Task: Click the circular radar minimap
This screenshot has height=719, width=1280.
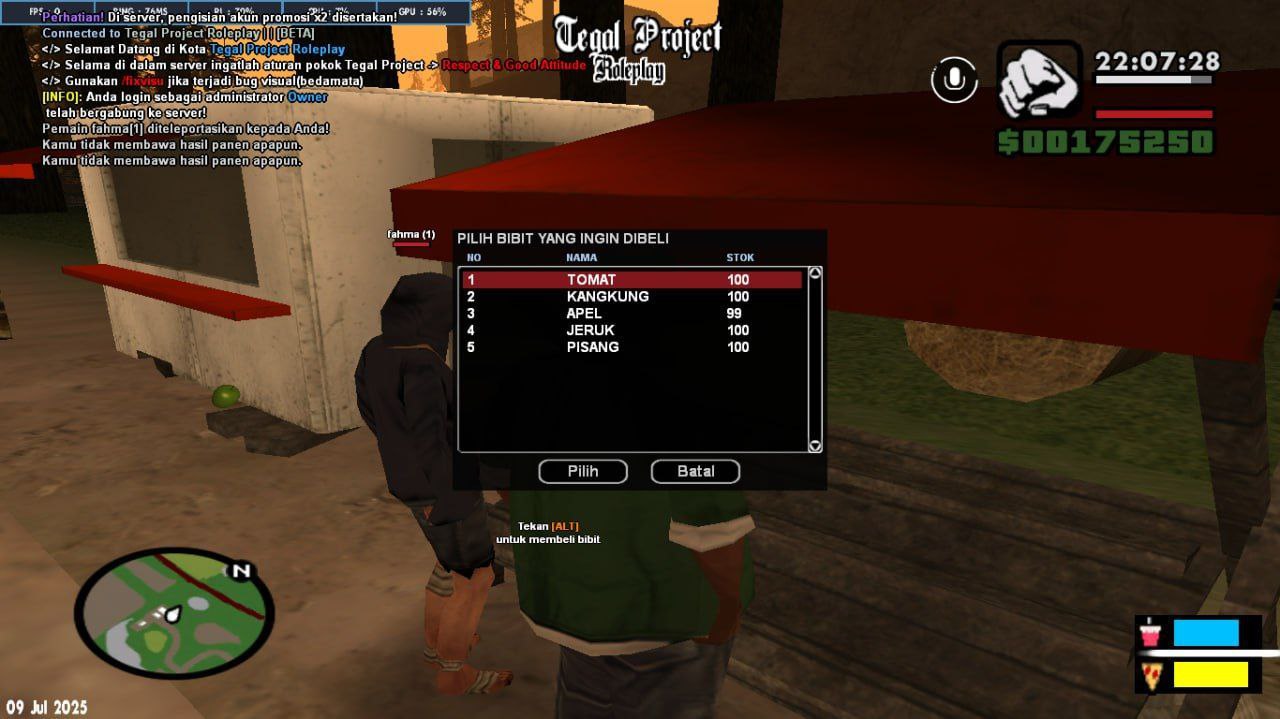Action: (x=174, y=613)
